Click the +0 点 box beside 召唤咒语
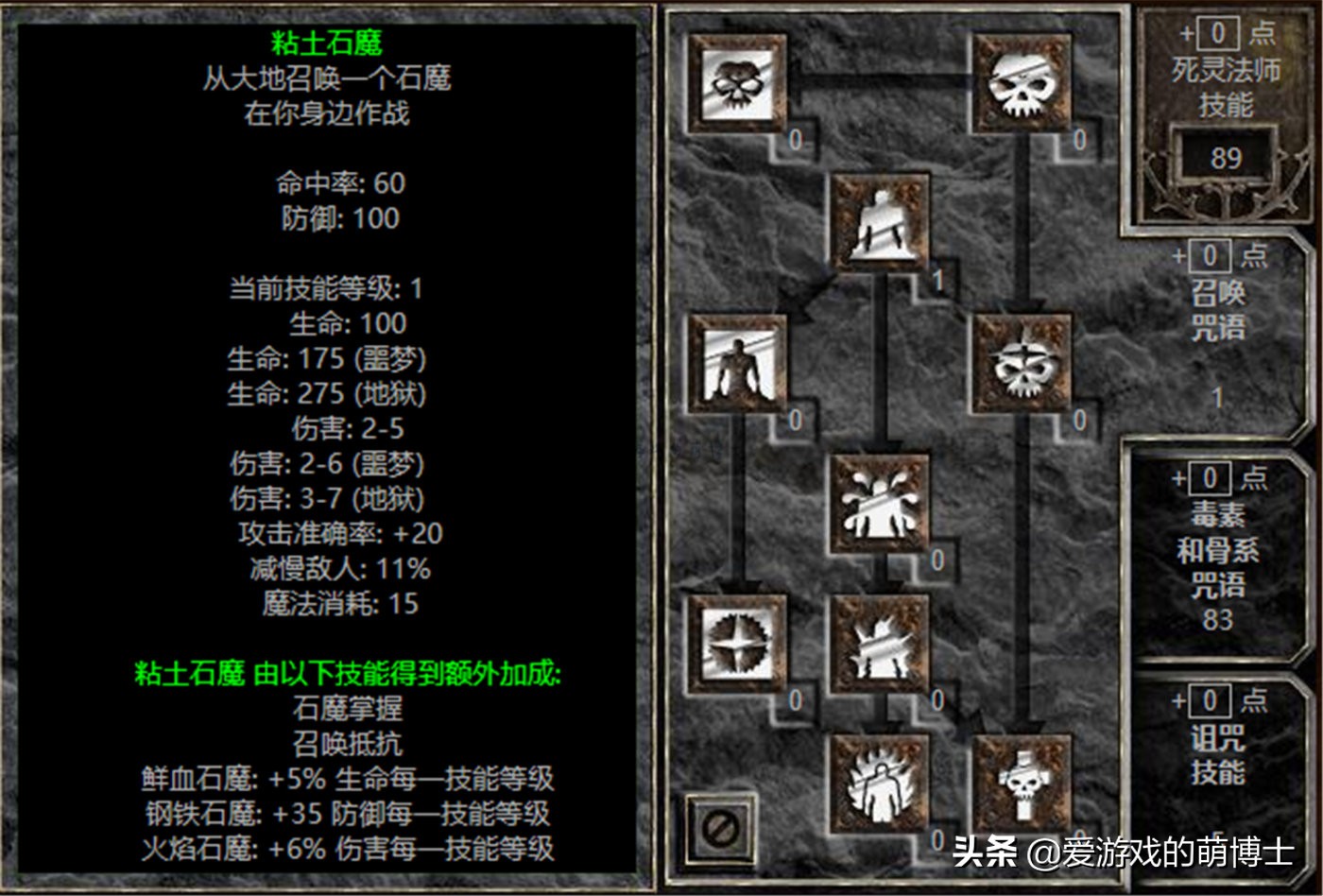The height and width of the screenshot is (896, 1323). (1217, 255)
